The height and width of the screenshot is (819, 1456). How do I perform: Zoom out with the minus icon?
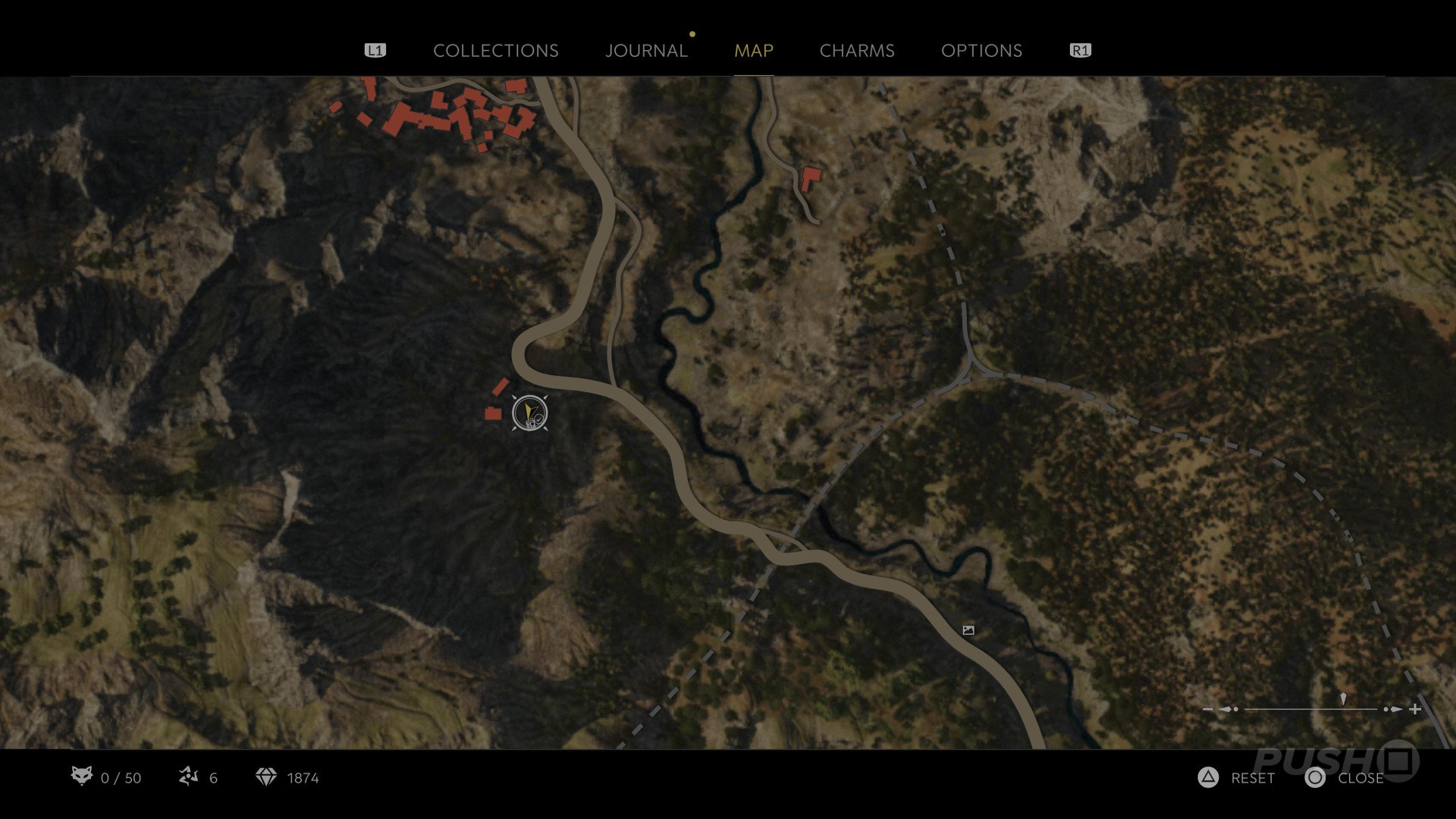(1208, 710)
